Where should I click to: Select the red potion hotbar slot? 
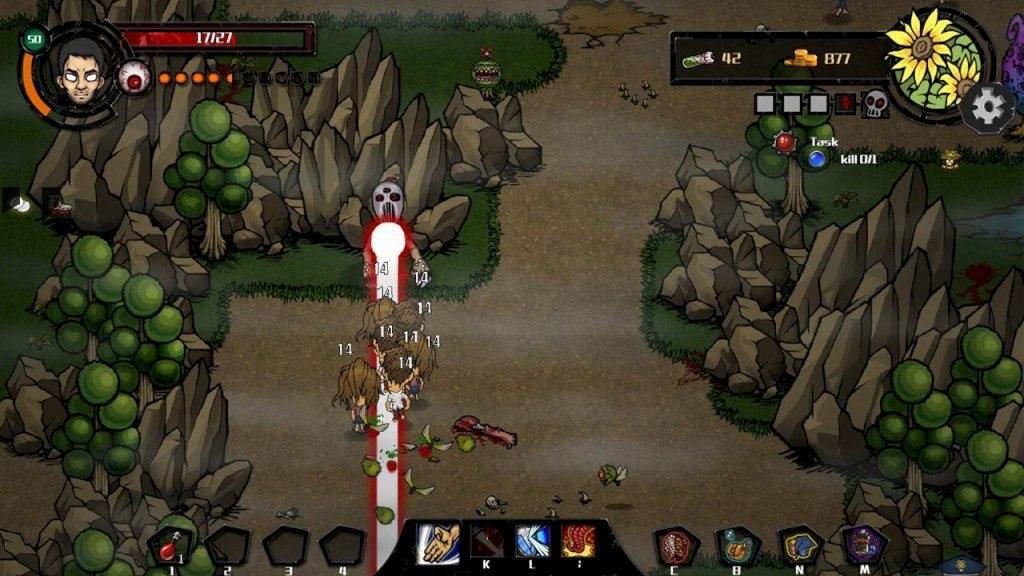[169, 546]
